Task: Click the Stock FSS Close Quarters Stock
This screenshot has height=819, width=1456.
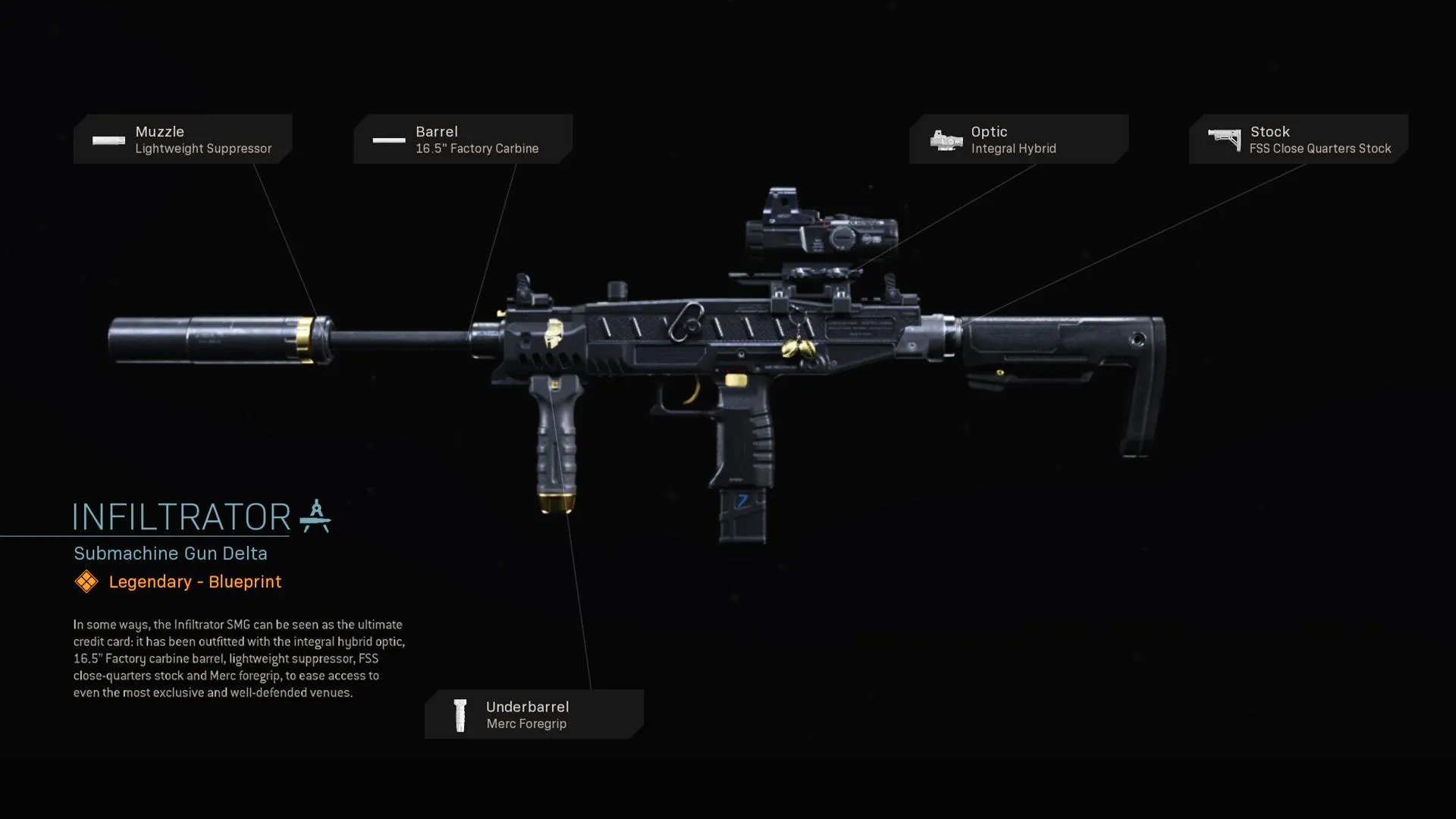Action: (x=1298, y=140)
